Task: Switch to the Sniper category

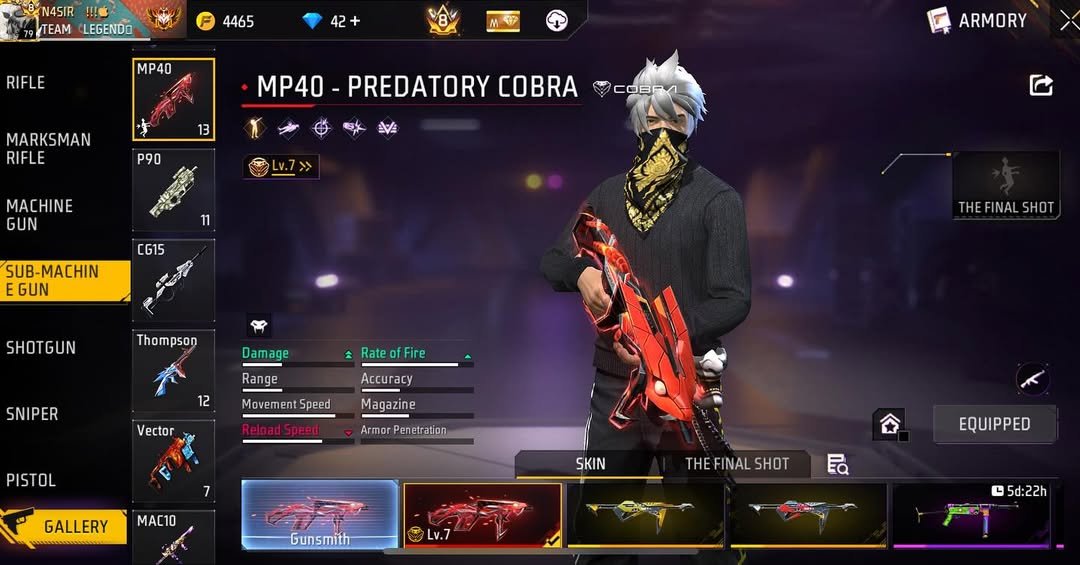Action: [32, 414]
